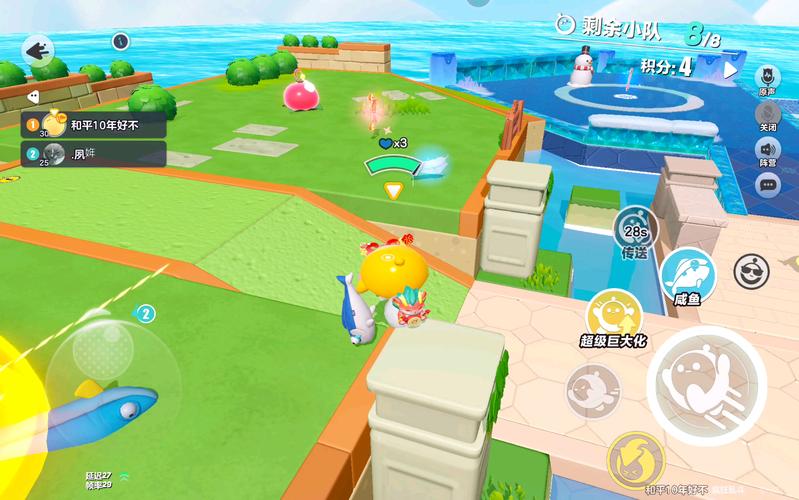Expand the score panel arrow
This screenshot has height=500, width=799.
pos(730,70)
